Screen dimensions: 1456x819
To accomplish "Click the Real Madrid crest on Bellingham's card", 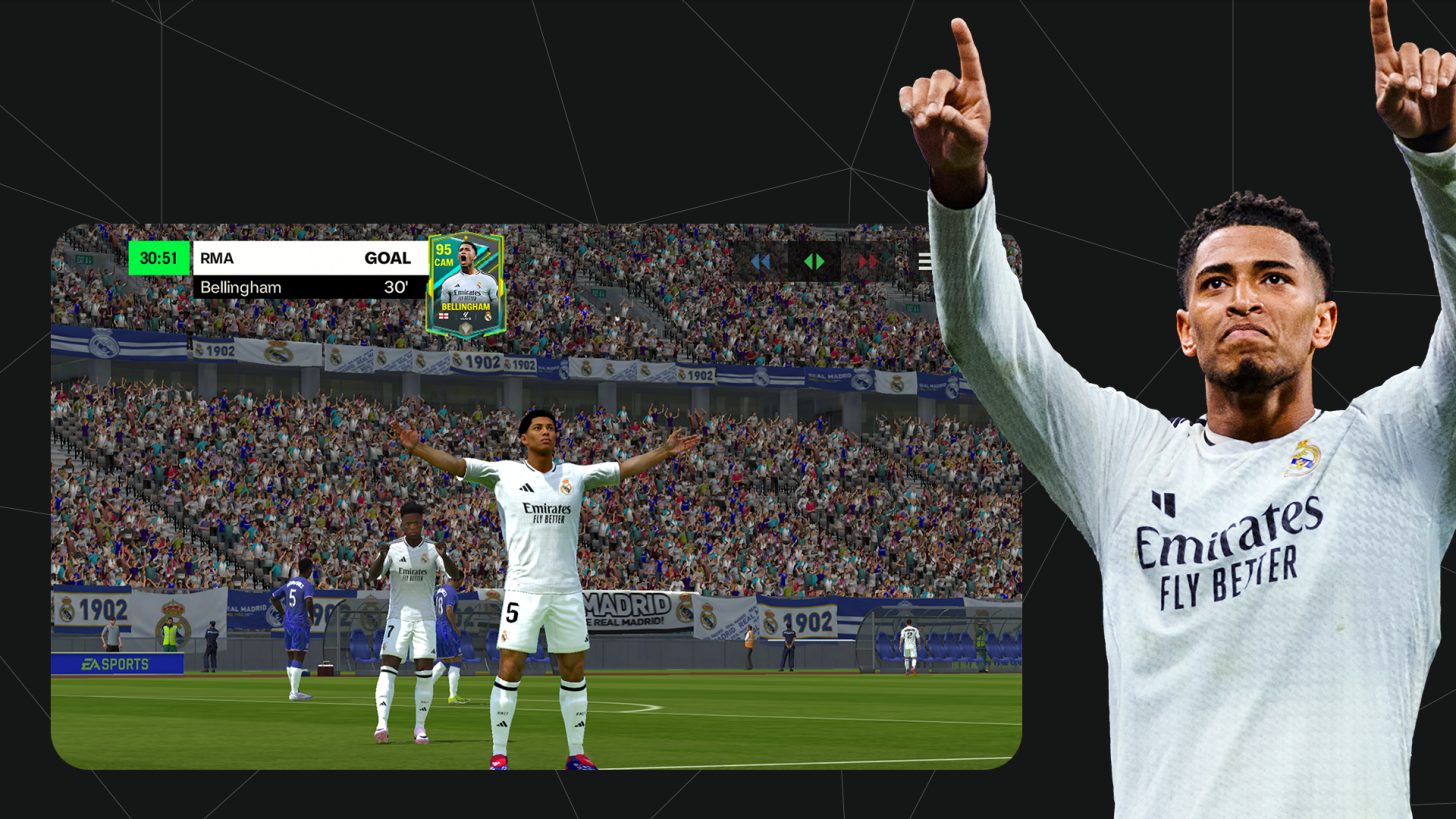I will 488,316.
